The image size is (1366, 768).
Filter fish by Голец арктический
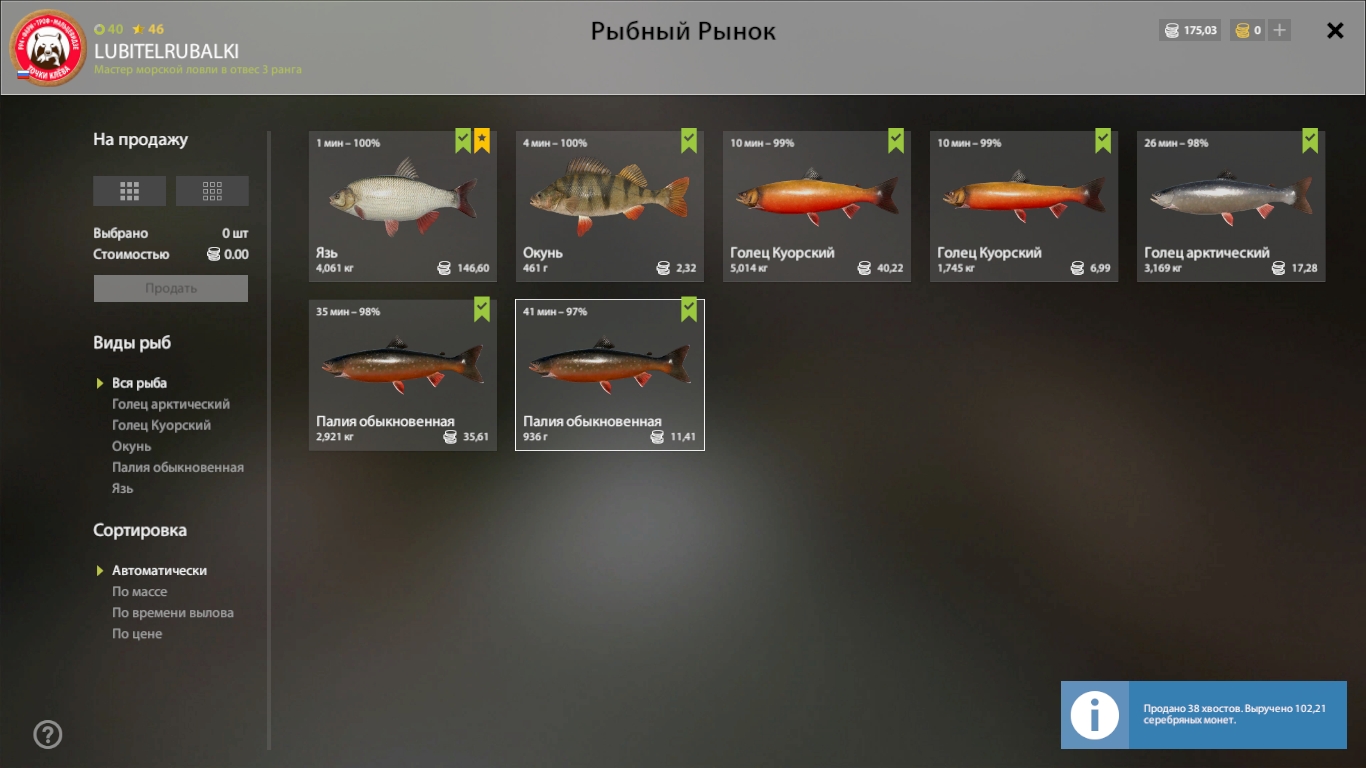tap(171, 404)
